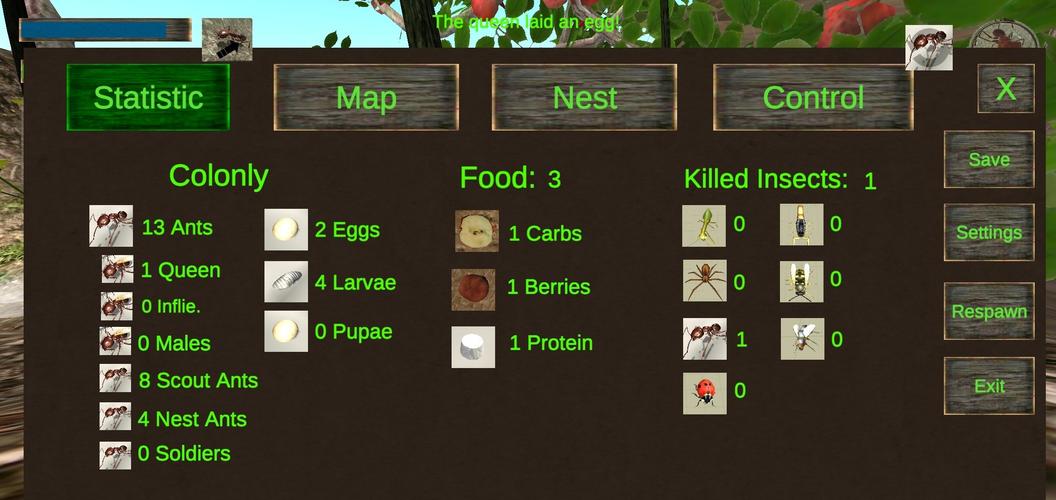The height and width of the screenshot is (500, 1056).
Task: Open the Settings menu
Action: [x=989, y=232]
